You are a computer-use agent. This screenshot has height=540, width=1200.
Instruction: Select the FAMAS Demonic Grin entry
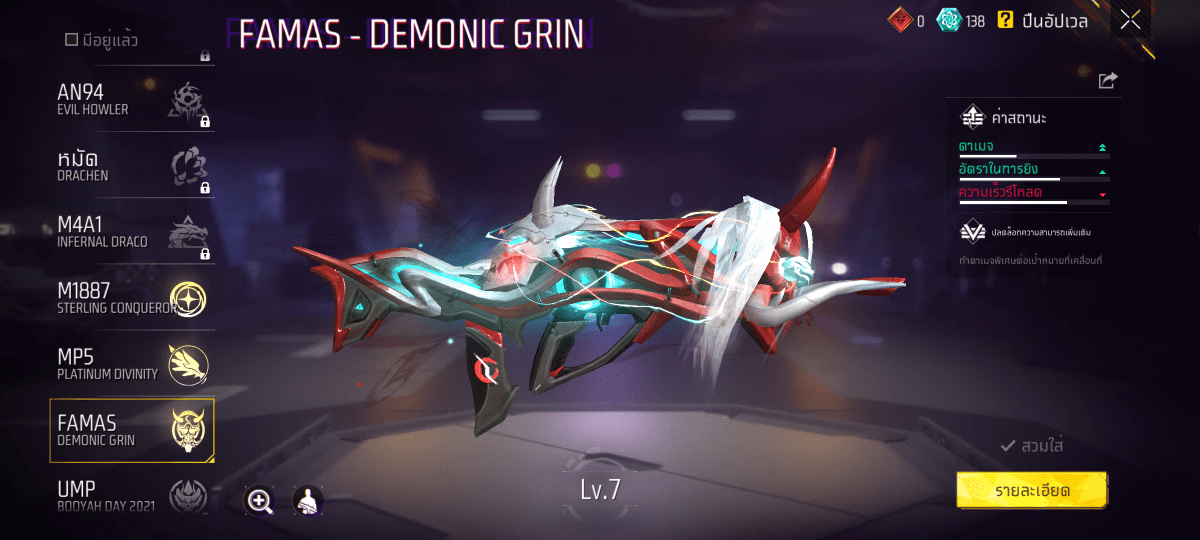tap(132, 430)
